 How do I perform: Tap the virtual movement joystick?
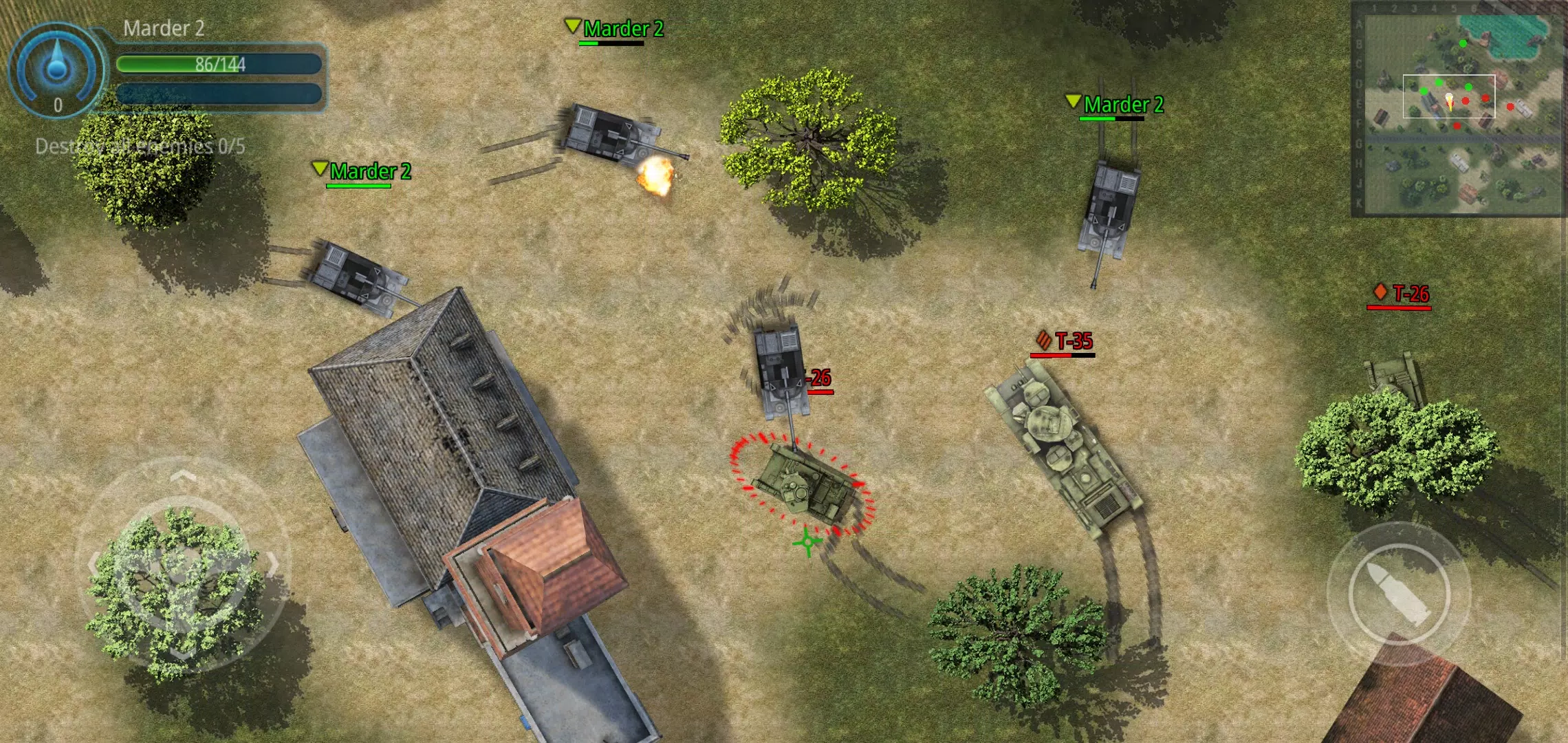(x=182, y=566)
